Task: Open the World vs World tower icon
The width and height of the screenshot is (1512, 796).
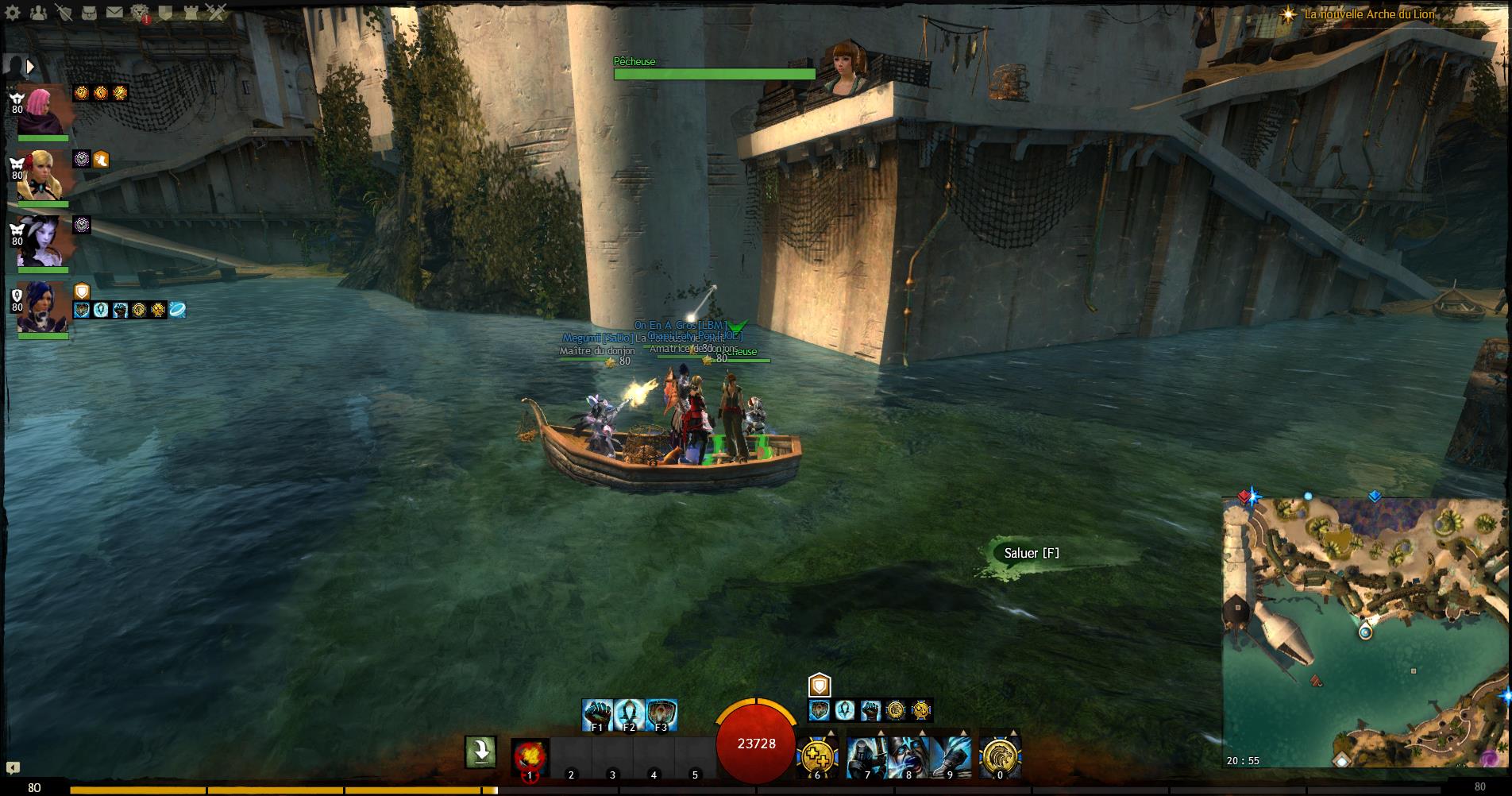Action: [x=191, y=12]
